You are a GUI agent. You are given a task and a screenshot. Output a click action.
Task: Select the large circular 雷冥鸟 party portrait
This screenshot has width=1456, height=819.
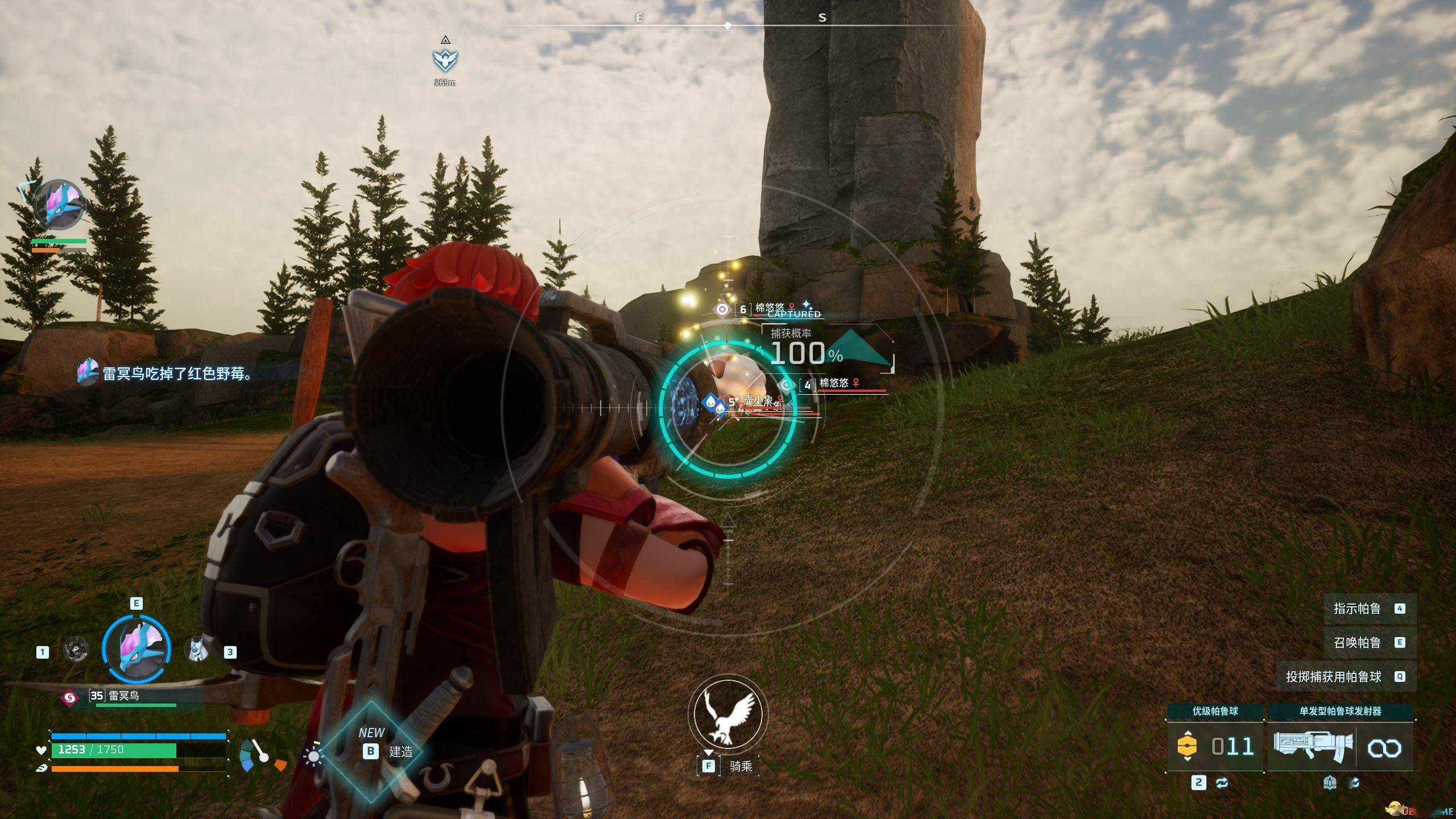tap(136, 649)
